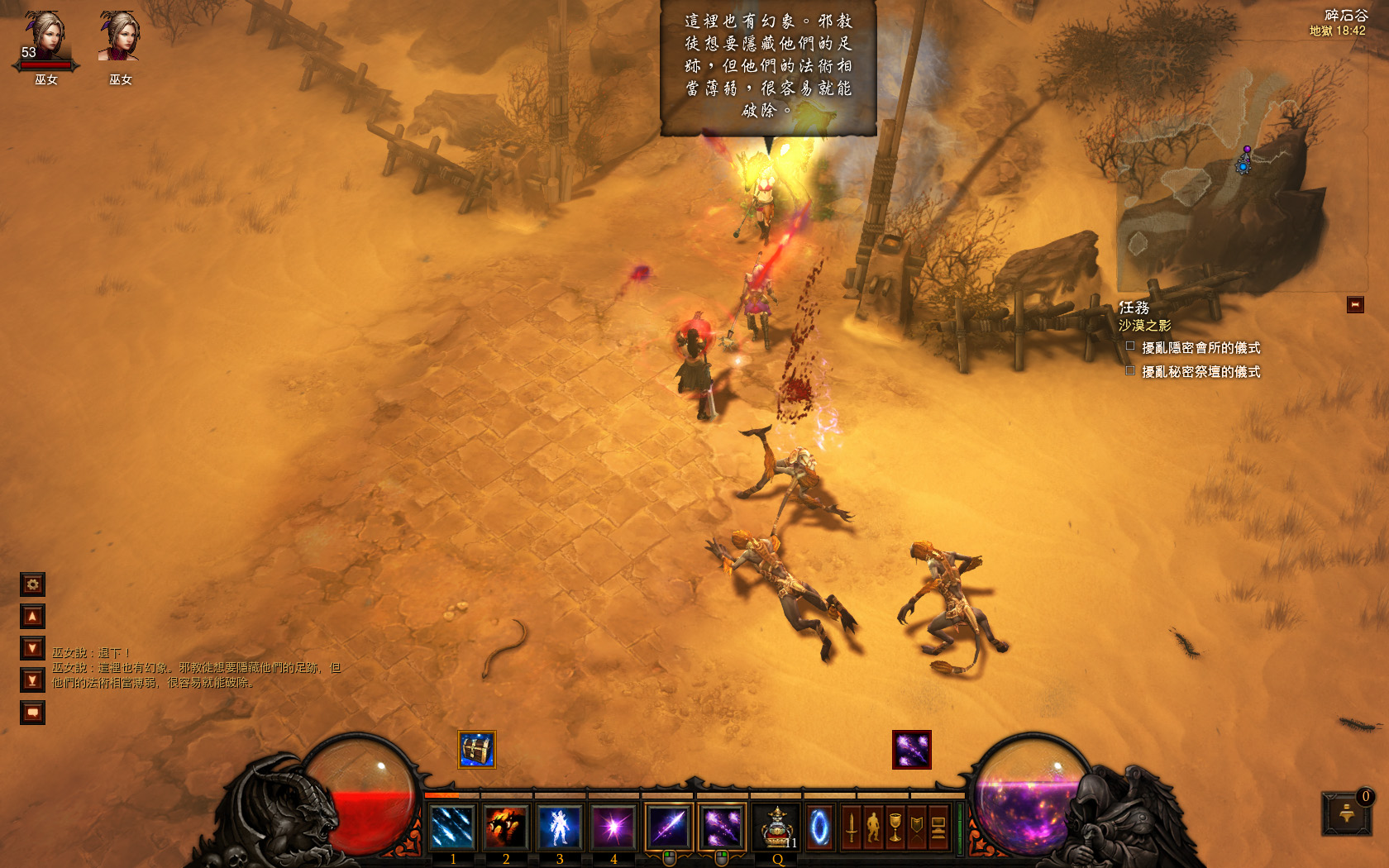The height and width of the screenshot is (868, 1389).
Task: Cast the fiery beast skill in slot 2
Action: (506, 827)
